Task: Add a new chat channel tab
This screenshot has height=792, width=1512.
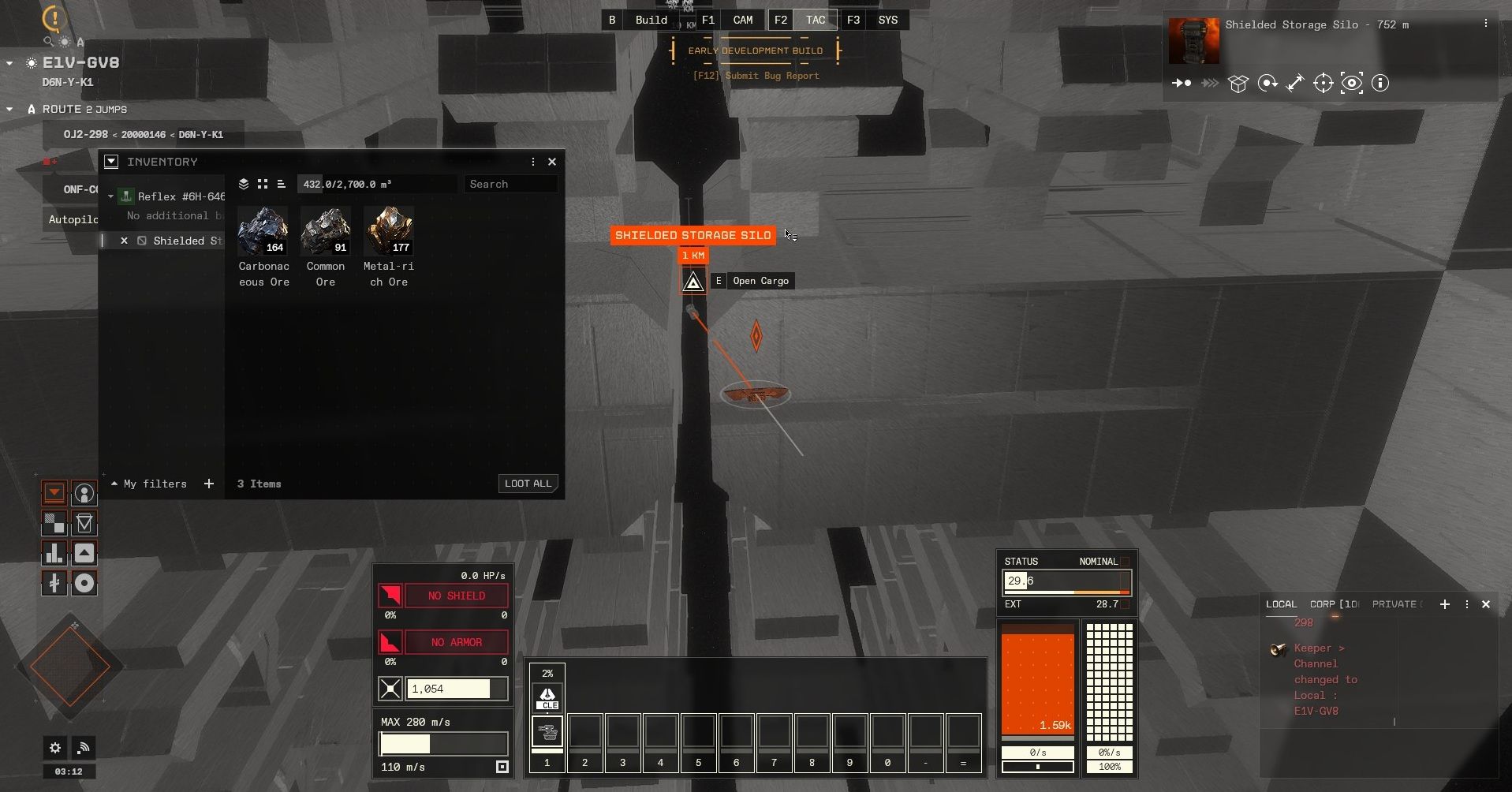Action: (1445, 604)
